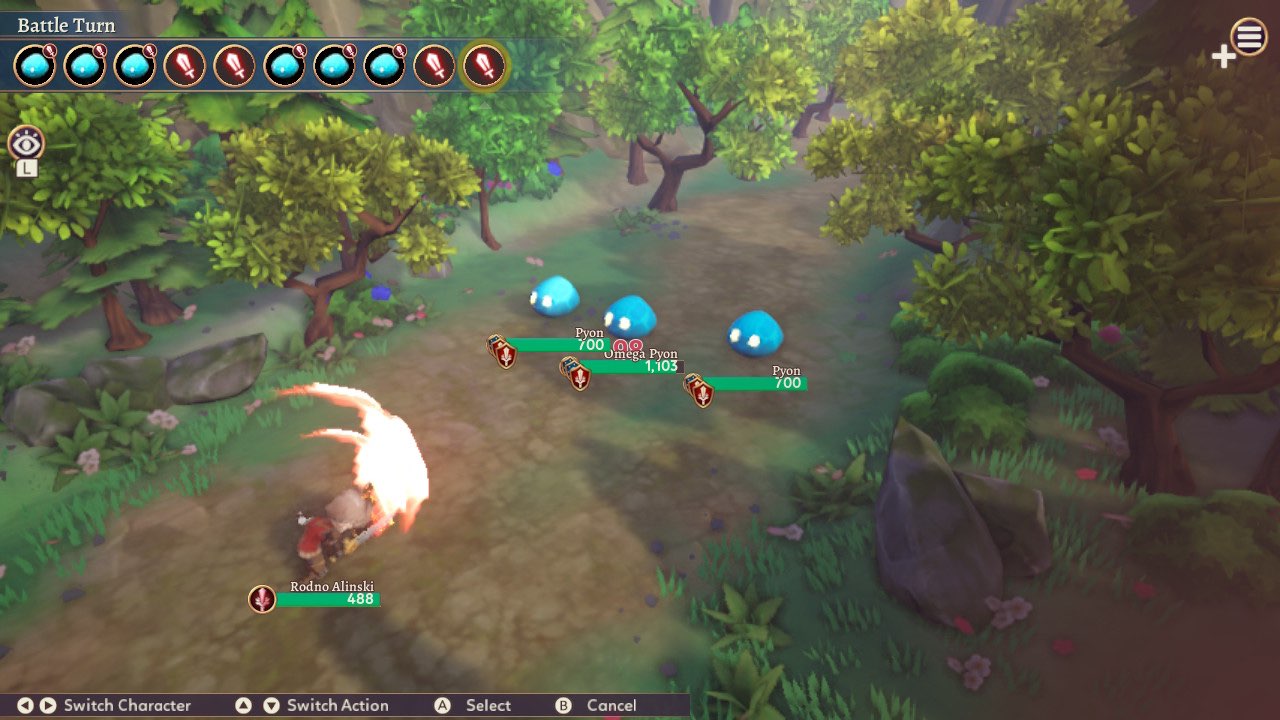Click the emblem next to Rodno Alinski's name
Viewport: 1280px width, 720px height.
[260, 599]
